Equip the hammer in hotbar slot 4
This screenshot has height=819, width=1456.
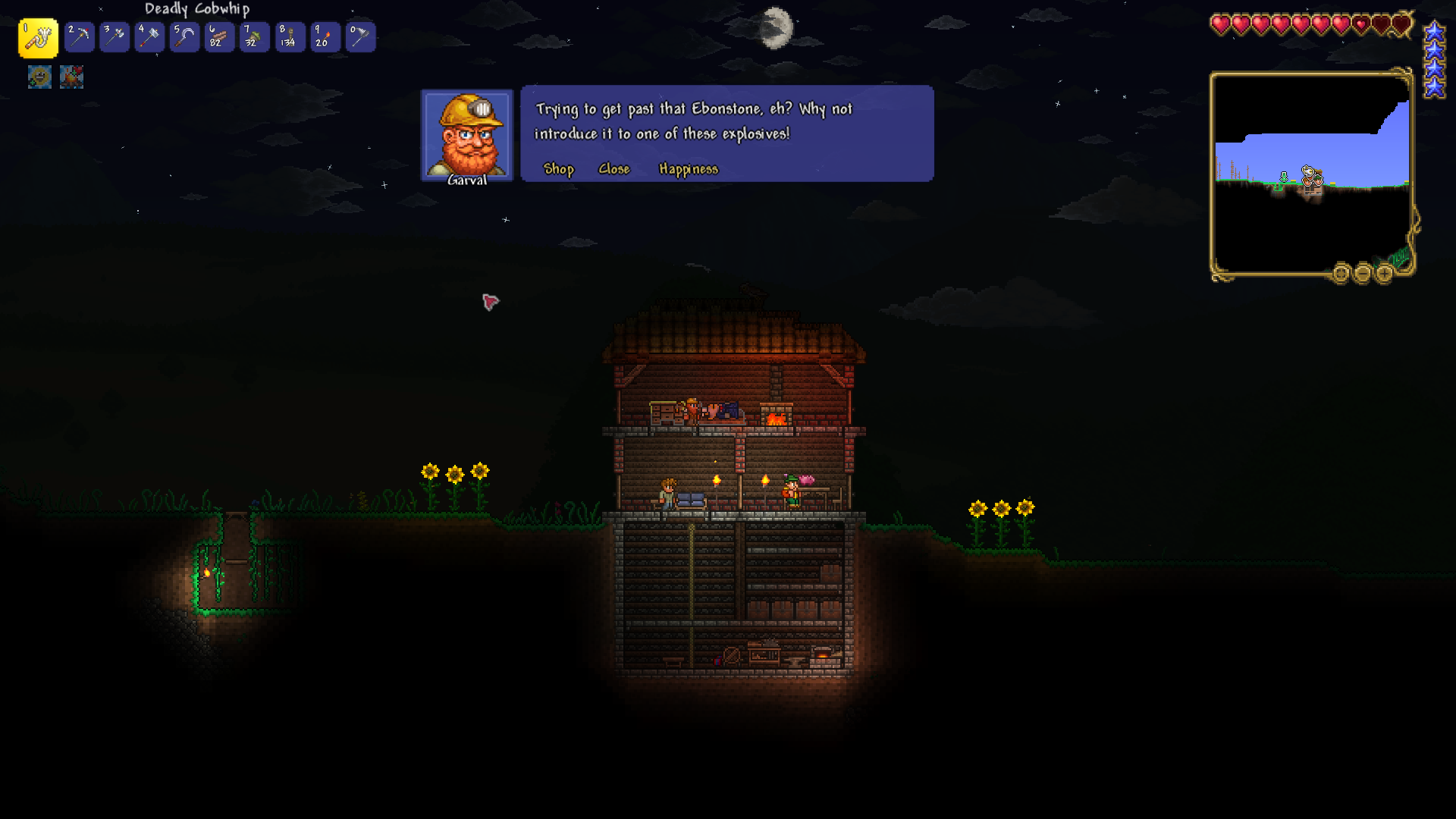(149, 37)
